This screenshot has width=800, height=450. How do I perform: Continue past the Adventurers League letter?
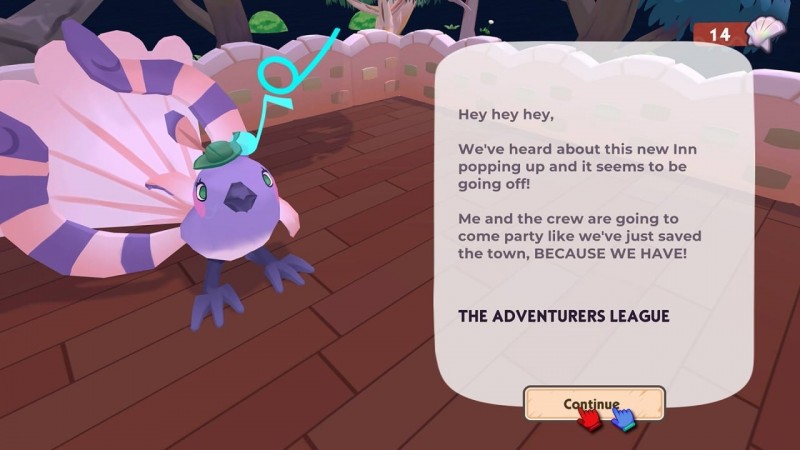coord(594,403)
